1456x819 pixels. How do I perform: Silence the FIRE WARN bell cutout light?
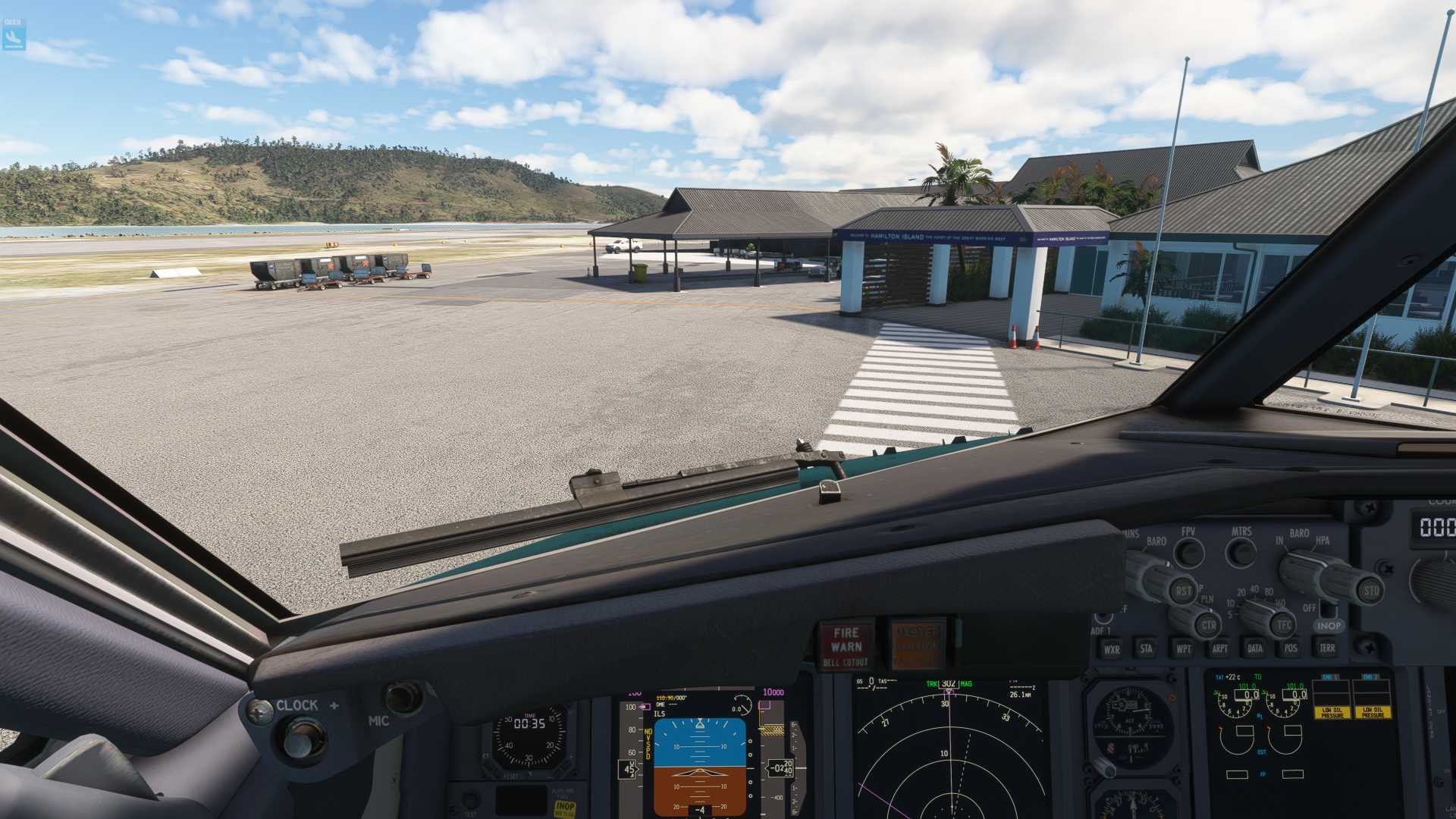point(846,646)
